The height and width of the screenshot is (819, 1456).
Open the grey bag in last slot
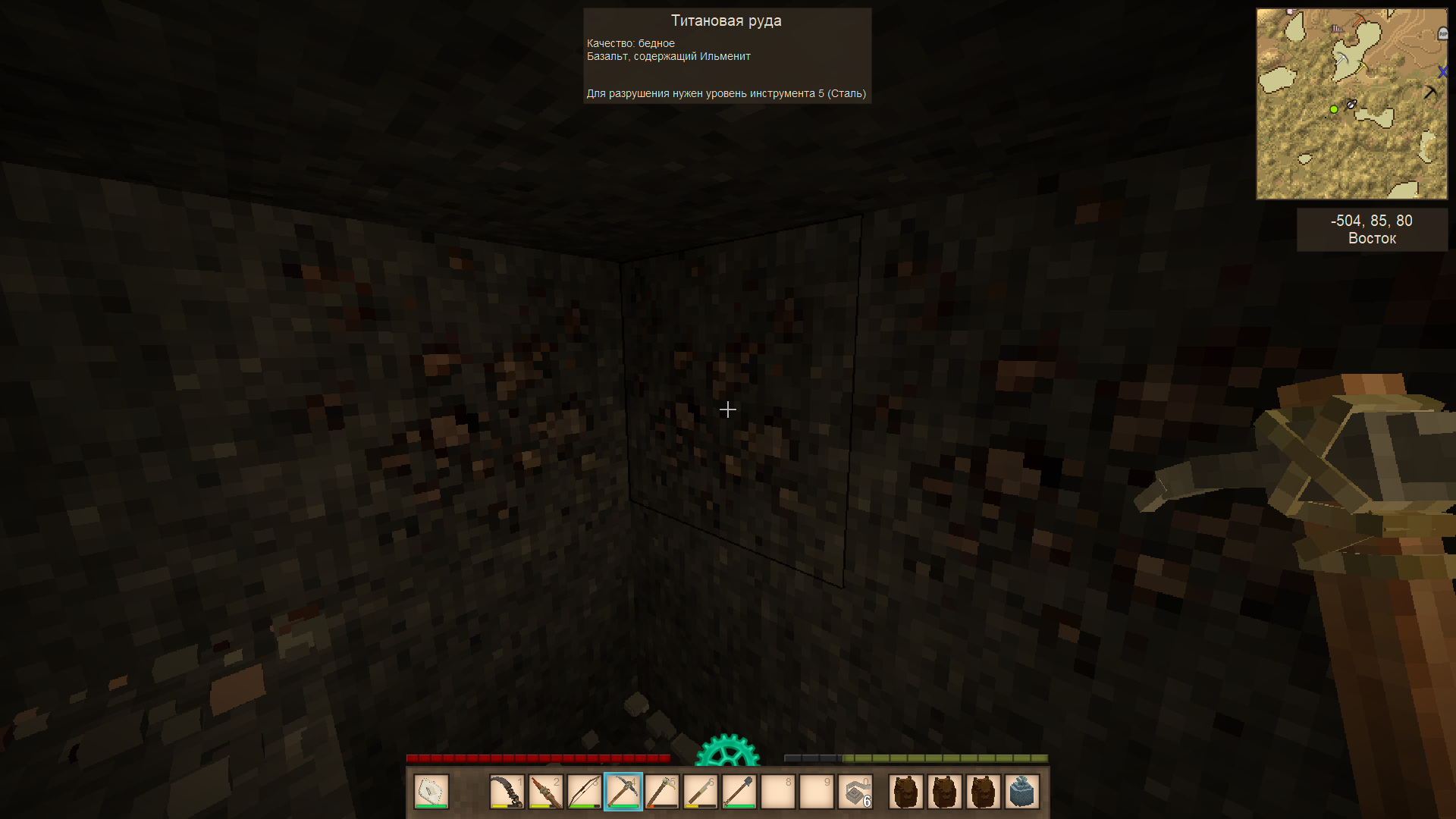(1022, 792)
